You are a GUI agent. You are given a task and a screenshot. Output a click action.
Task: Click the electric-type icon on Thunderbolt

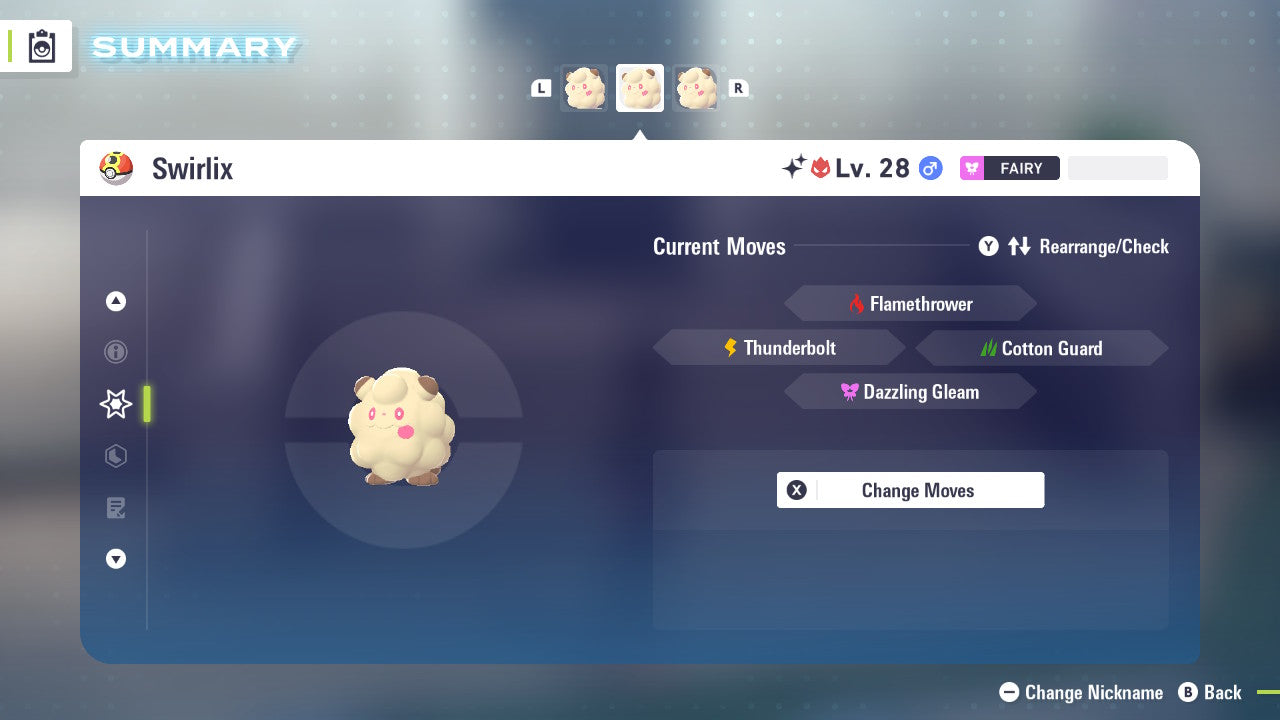pos(729,347)
